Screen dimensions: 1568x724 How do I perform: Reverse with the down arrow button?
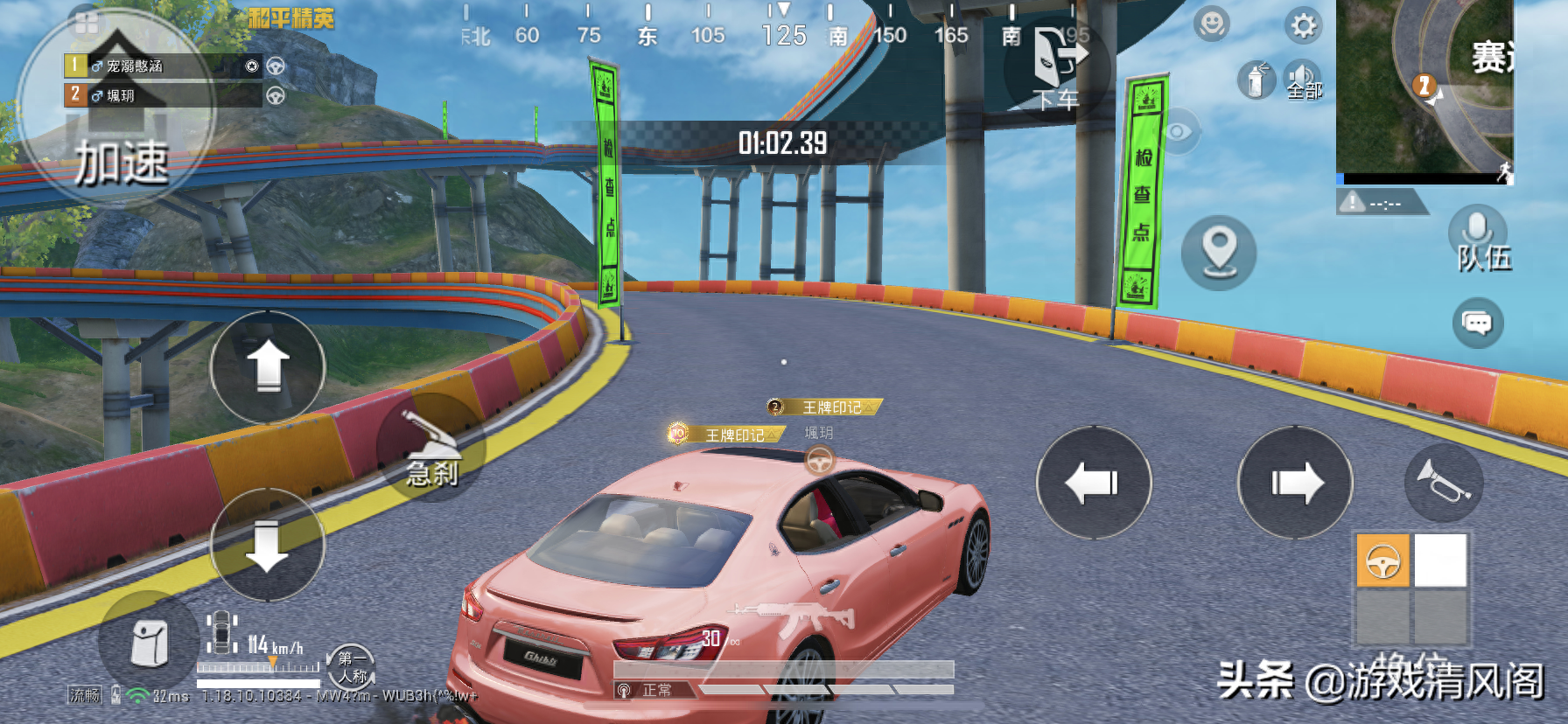pos(268,546)
